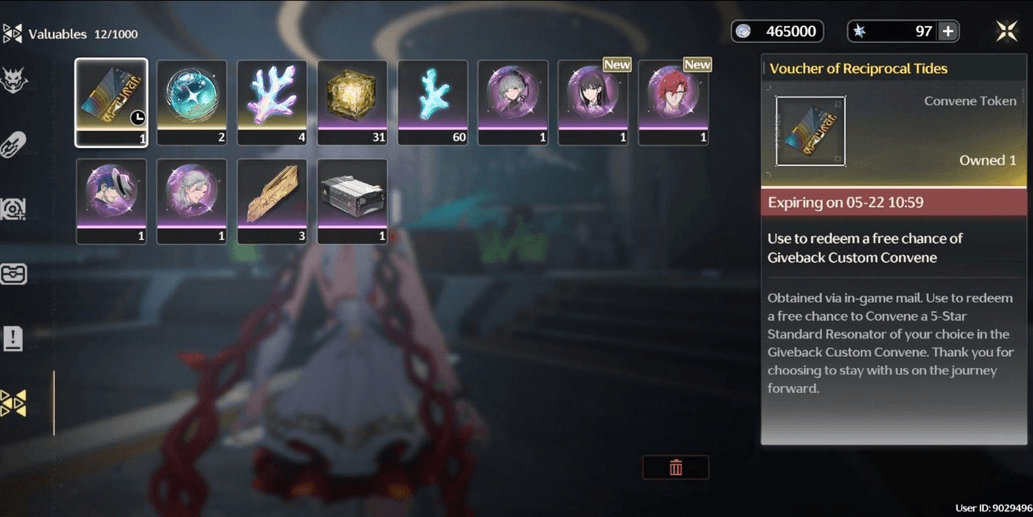The width and height of the screenshot is (1033, 517).
Task: Add more Astrite with the plus button
Action: tap(948, 32)
